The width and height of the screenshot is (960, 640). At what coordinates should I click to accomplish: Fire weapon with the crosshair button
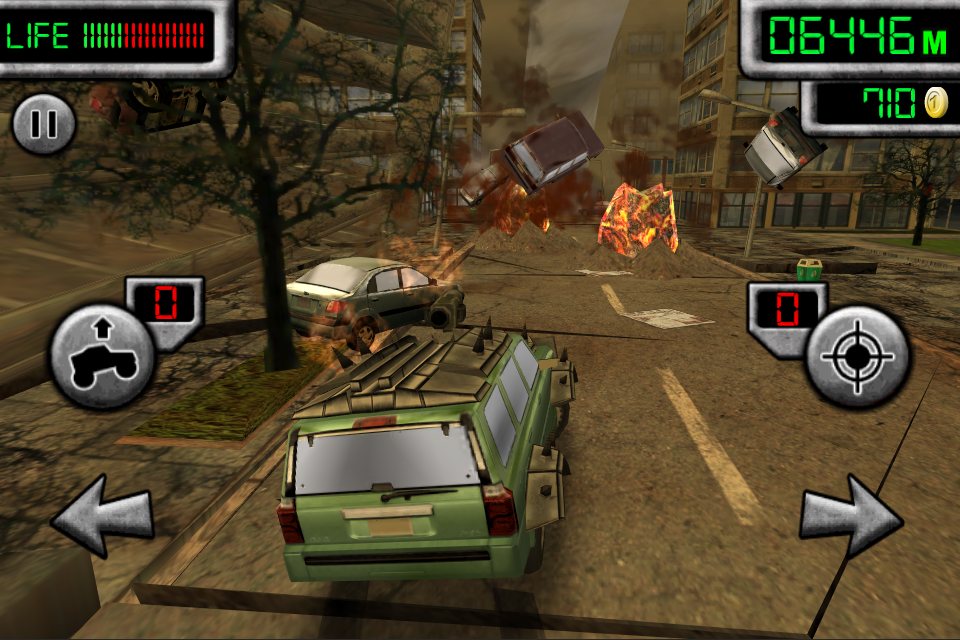(858, 356)
